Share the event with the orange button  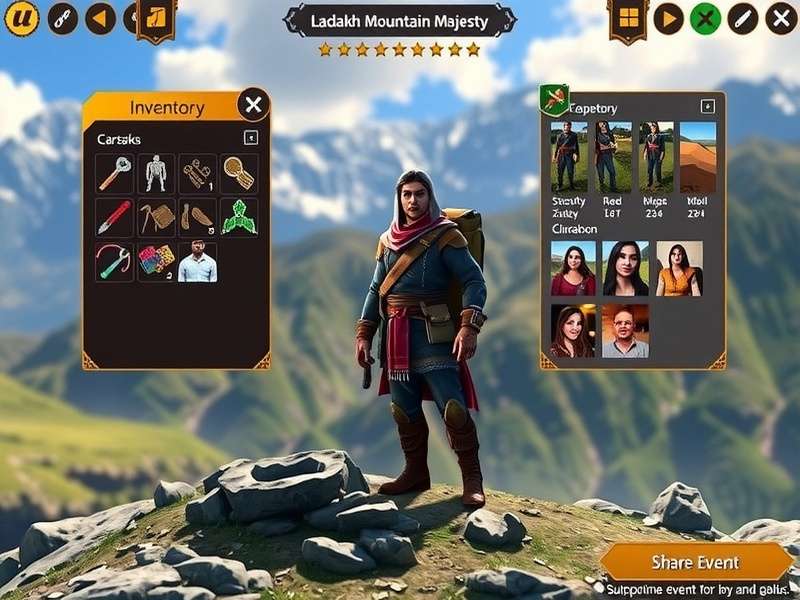point(695,562)
